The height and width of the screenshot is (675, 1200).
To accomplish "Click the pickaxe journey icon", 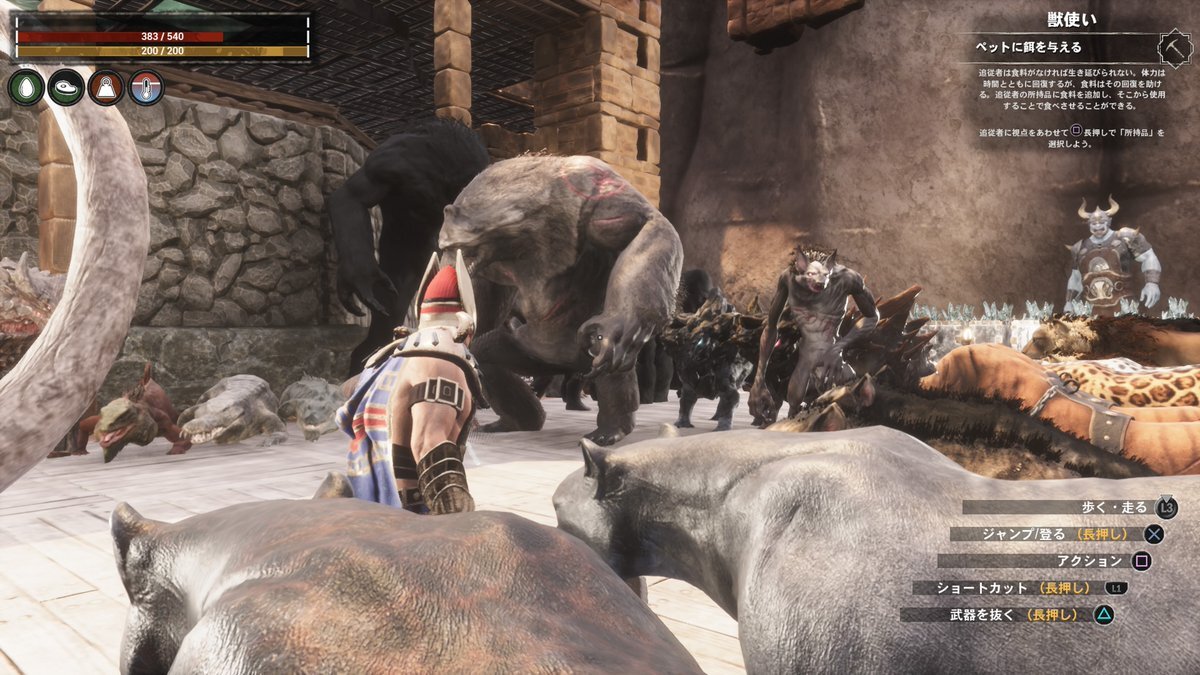I will point(1170,48).
